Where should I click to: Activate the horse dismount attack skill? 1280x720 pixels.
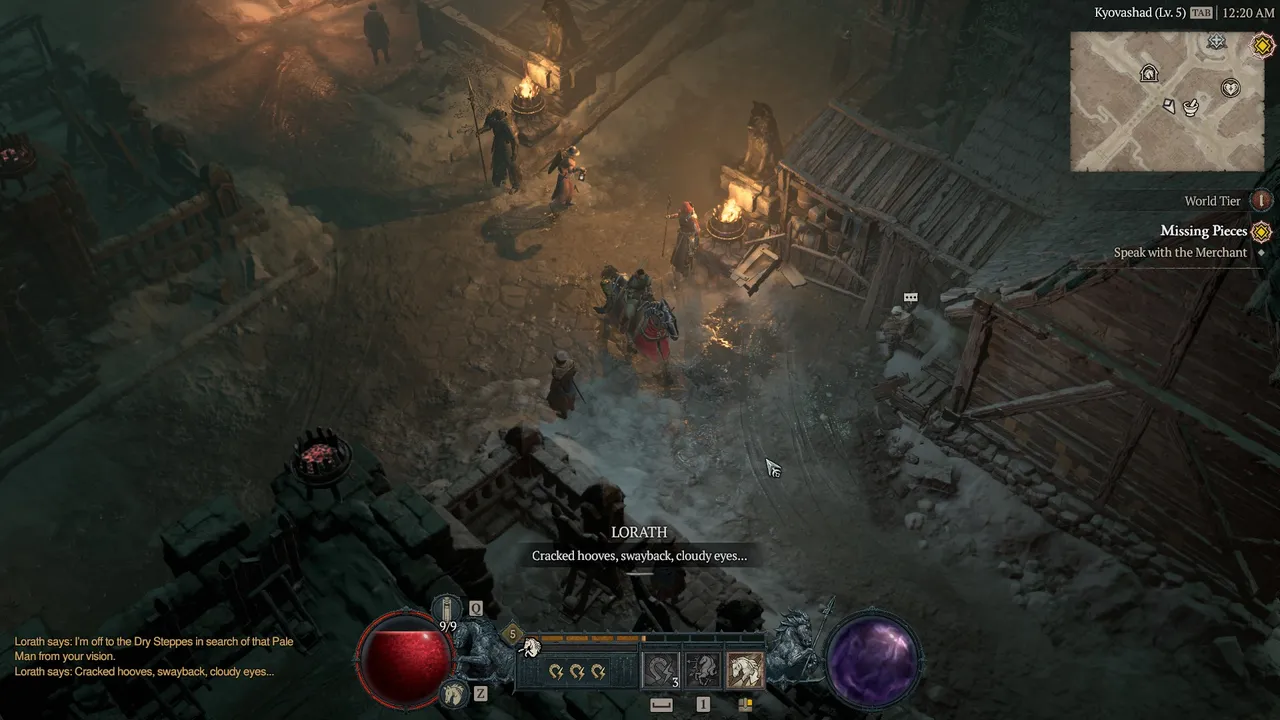click(x=701, y=669)
